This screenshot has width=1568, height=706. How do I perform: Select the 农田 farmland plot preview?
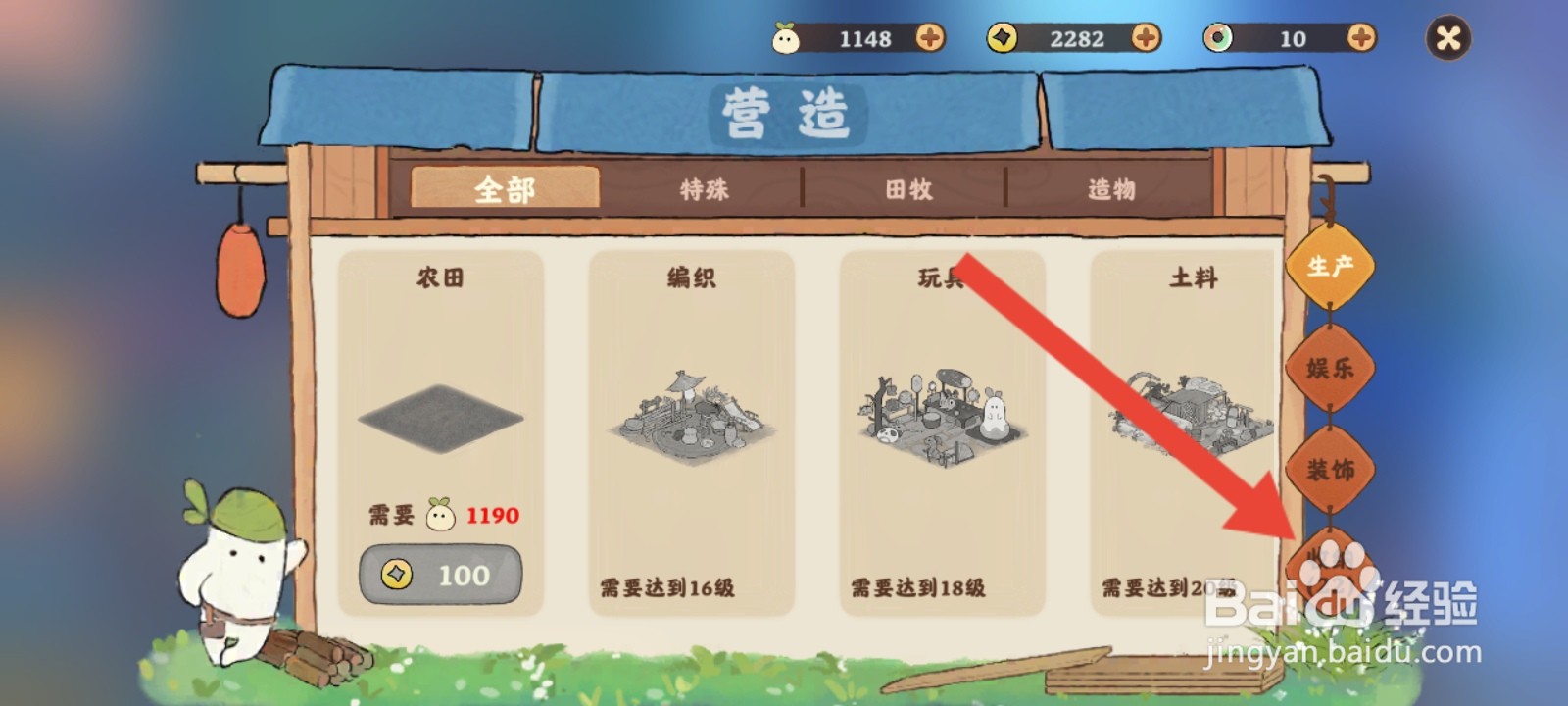tap(440, 417)
